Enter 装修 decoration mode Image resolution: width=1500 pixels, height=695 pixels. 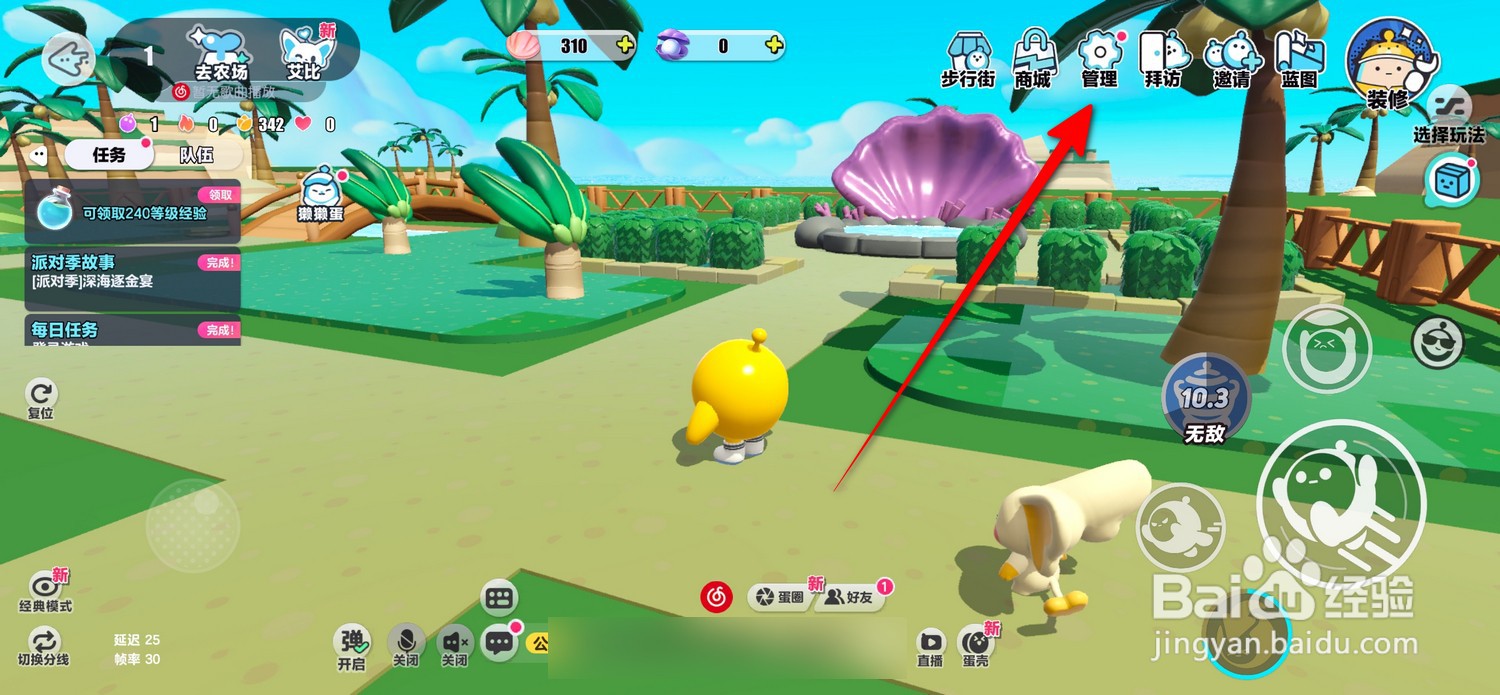[1390, 63]
